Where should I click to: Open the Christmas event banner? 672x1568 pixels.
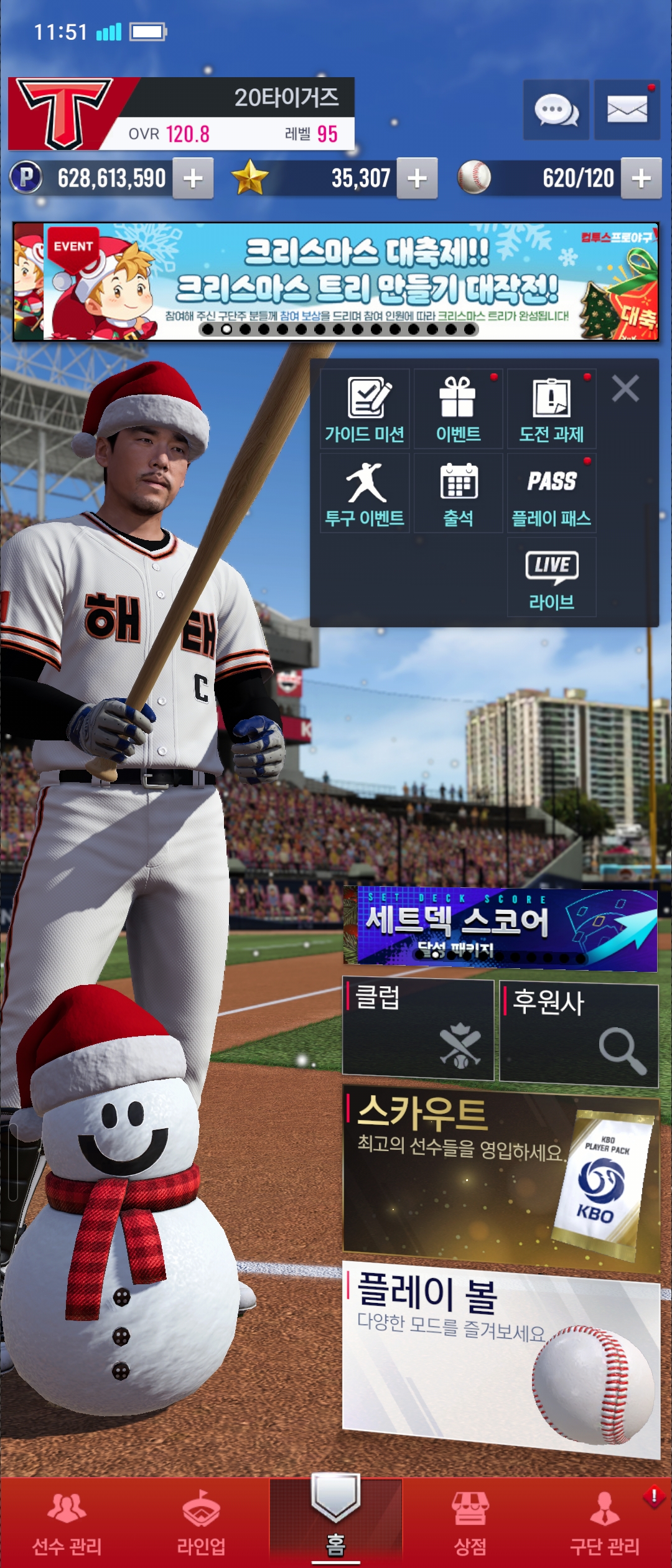336,281
